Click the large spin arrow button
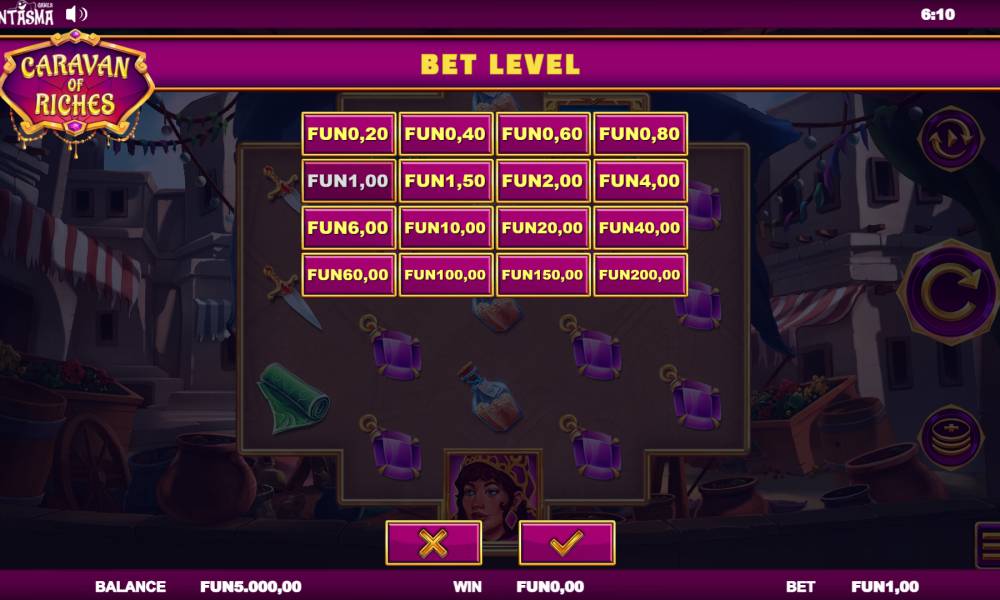The height and width of the screenshot is (600, 1000). coord(950,291)
